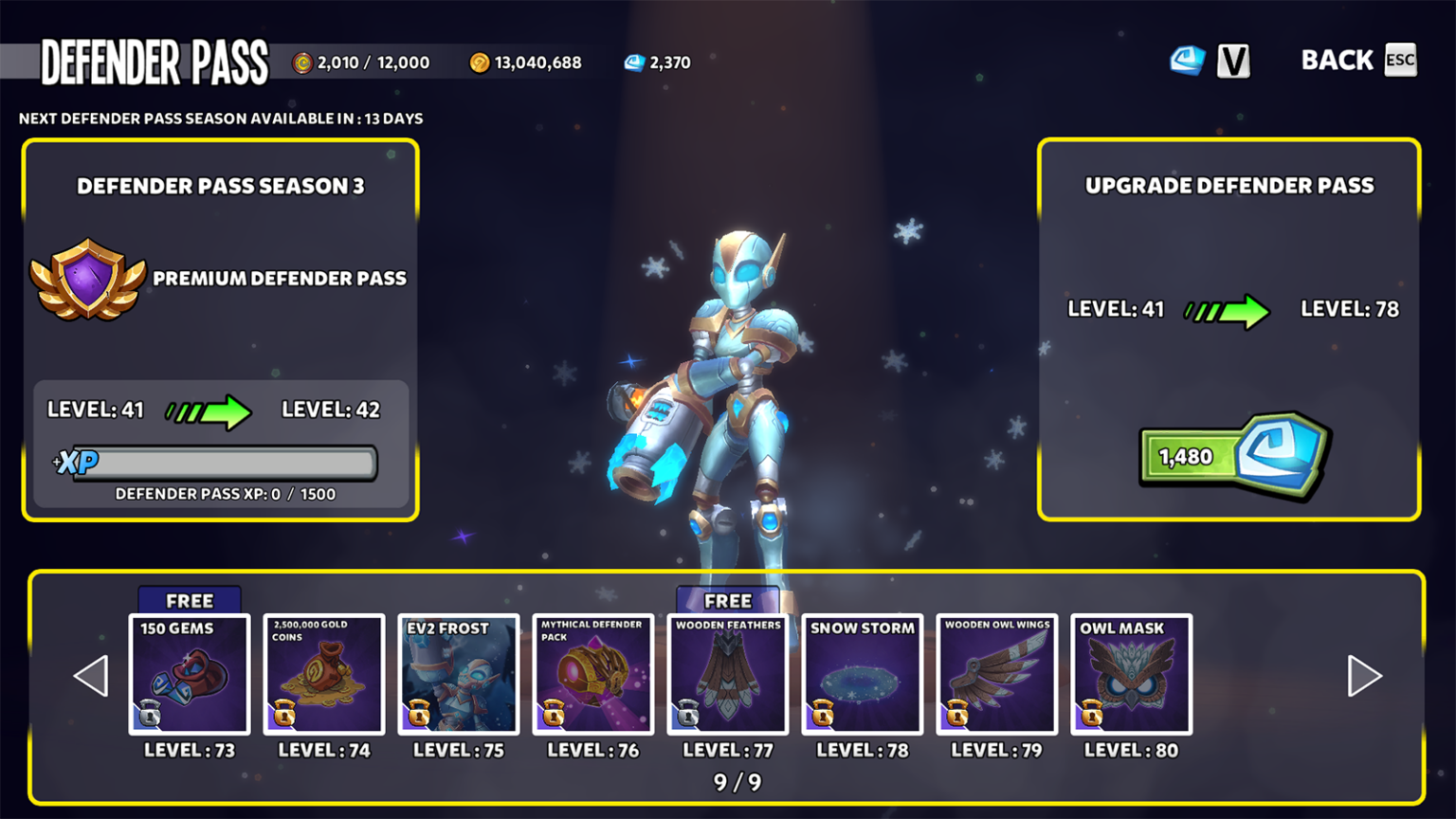This screenshot has height=819, width=1456.
Task: Show next page of pass rewards
Action: click(x=1364, y=676)
